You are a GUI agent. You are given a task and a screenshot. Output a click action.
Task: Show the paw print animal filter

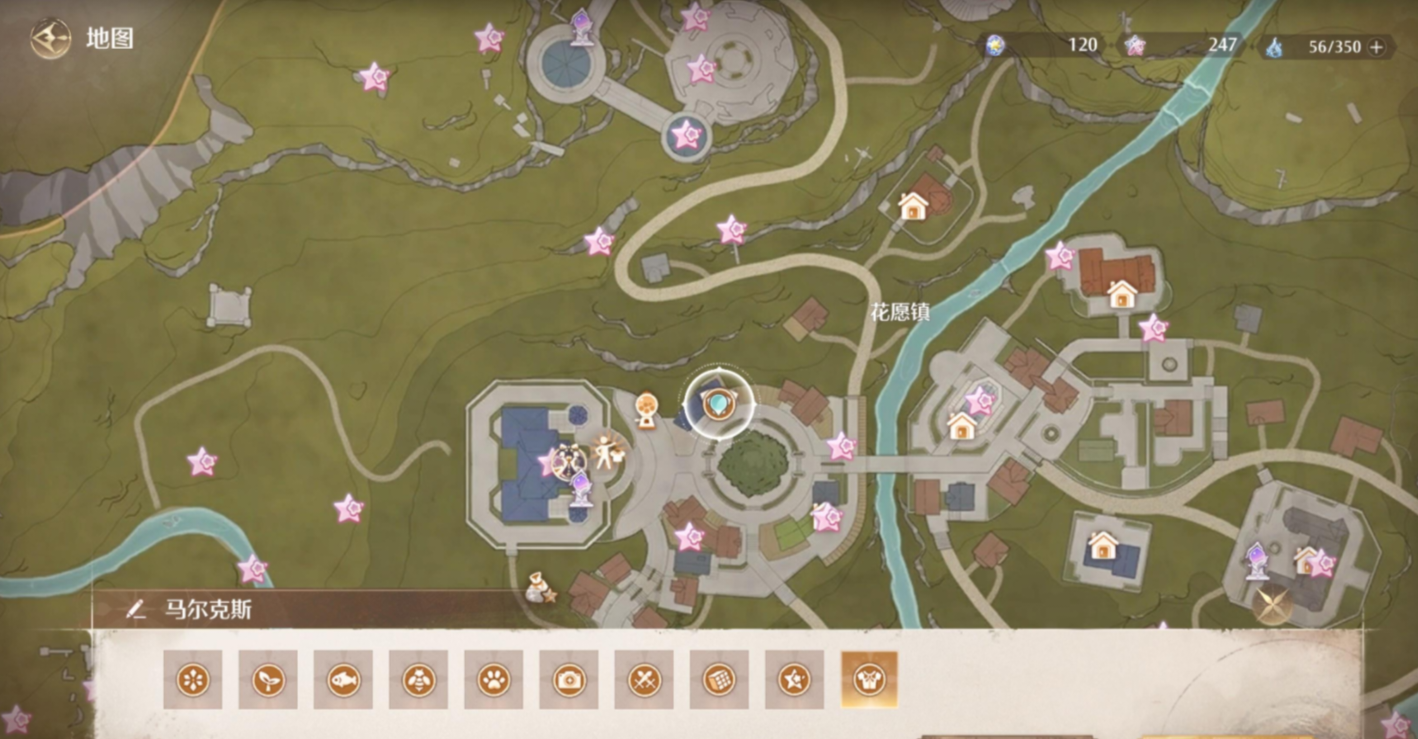tap(493, 680)
